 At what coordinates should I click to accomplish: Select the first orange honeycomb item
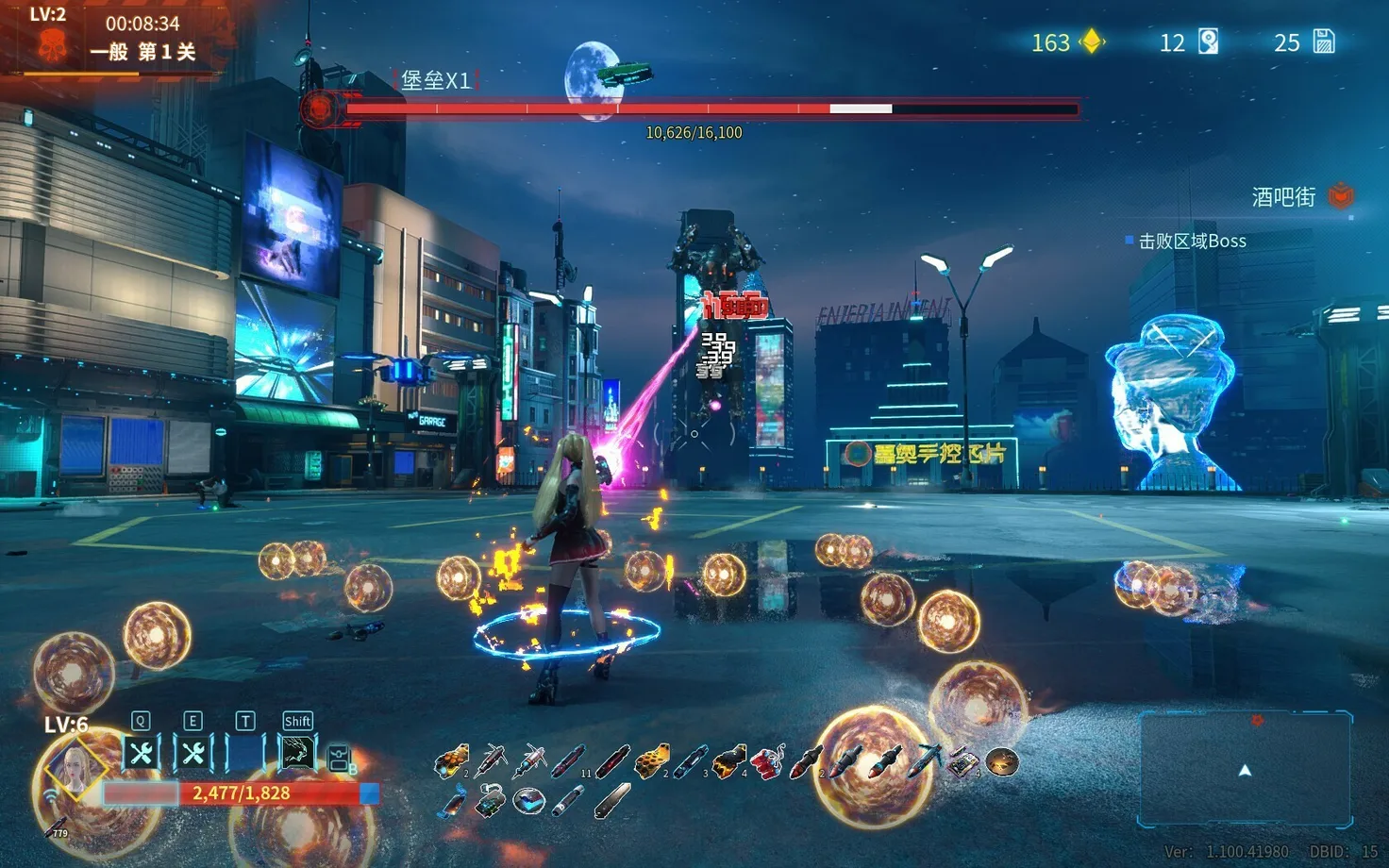(451, 760)
